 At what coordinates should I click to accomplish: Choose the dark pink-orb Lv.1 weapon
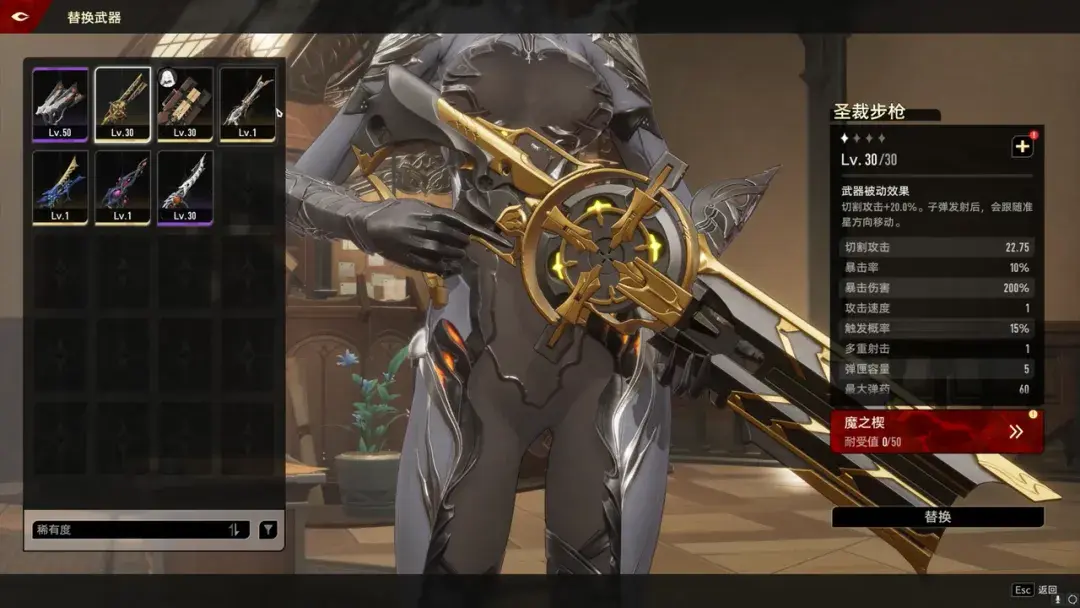(x=123, y=187)
